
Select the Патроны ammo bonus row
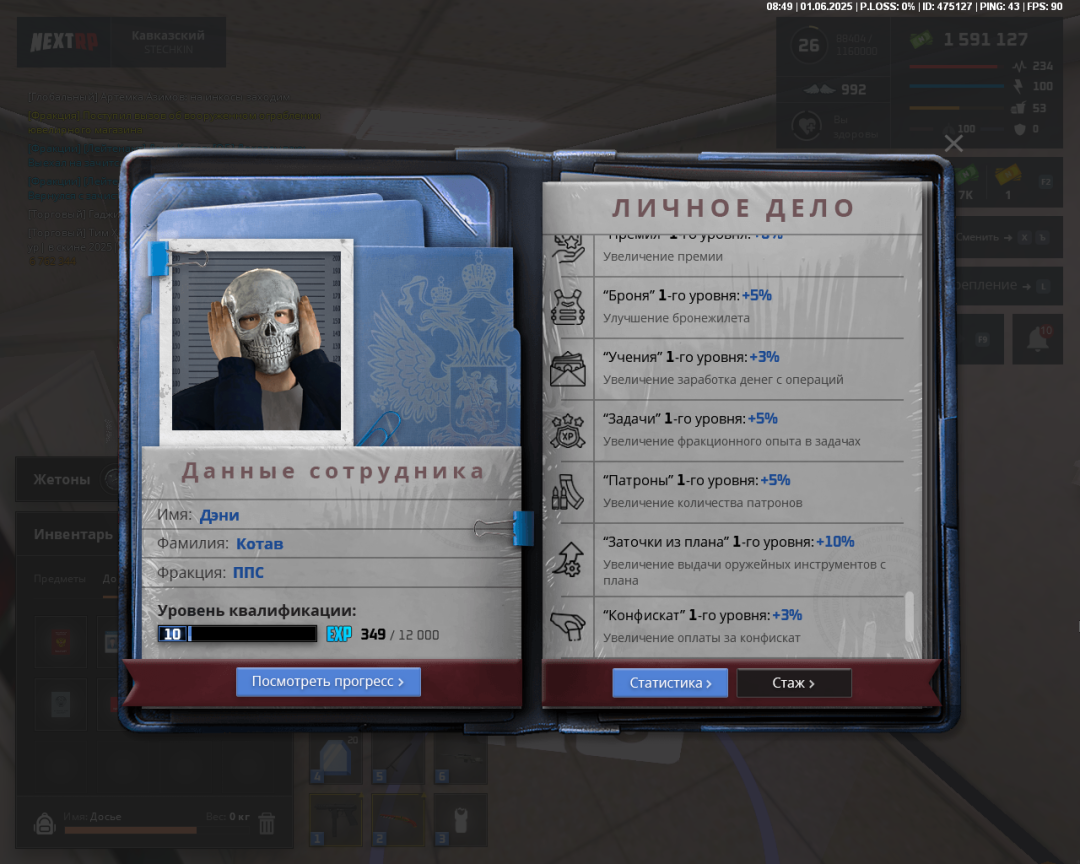point(725,490)
